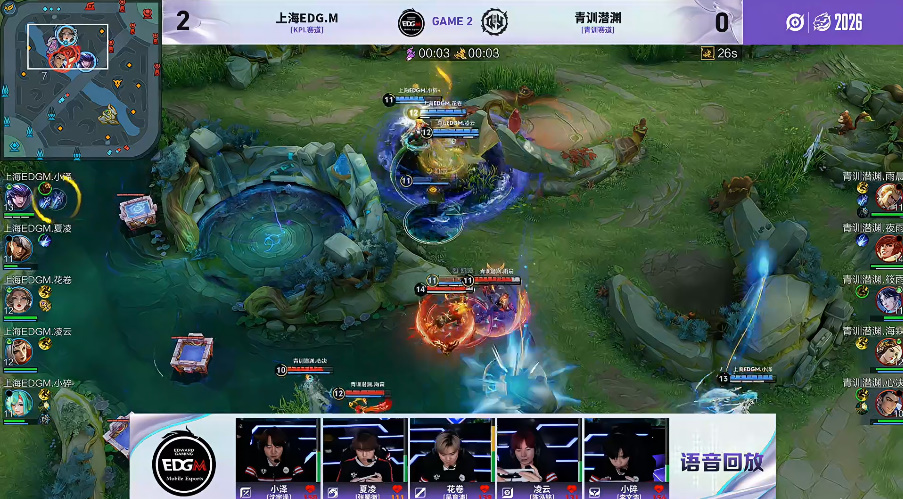Click the 上海EDG.M team name on scoreboard

point(307,18)
